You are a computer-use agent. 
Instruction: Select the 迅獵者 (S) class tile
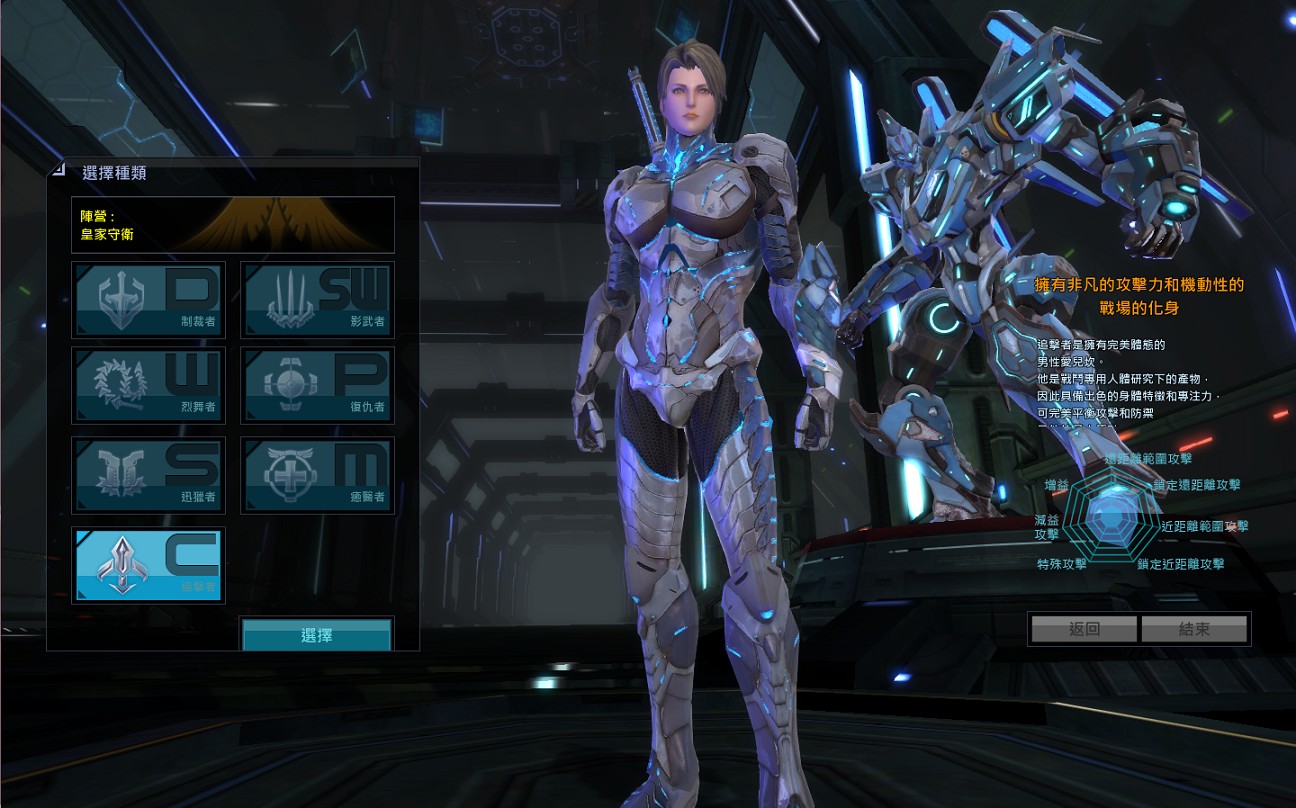point(149,474)
